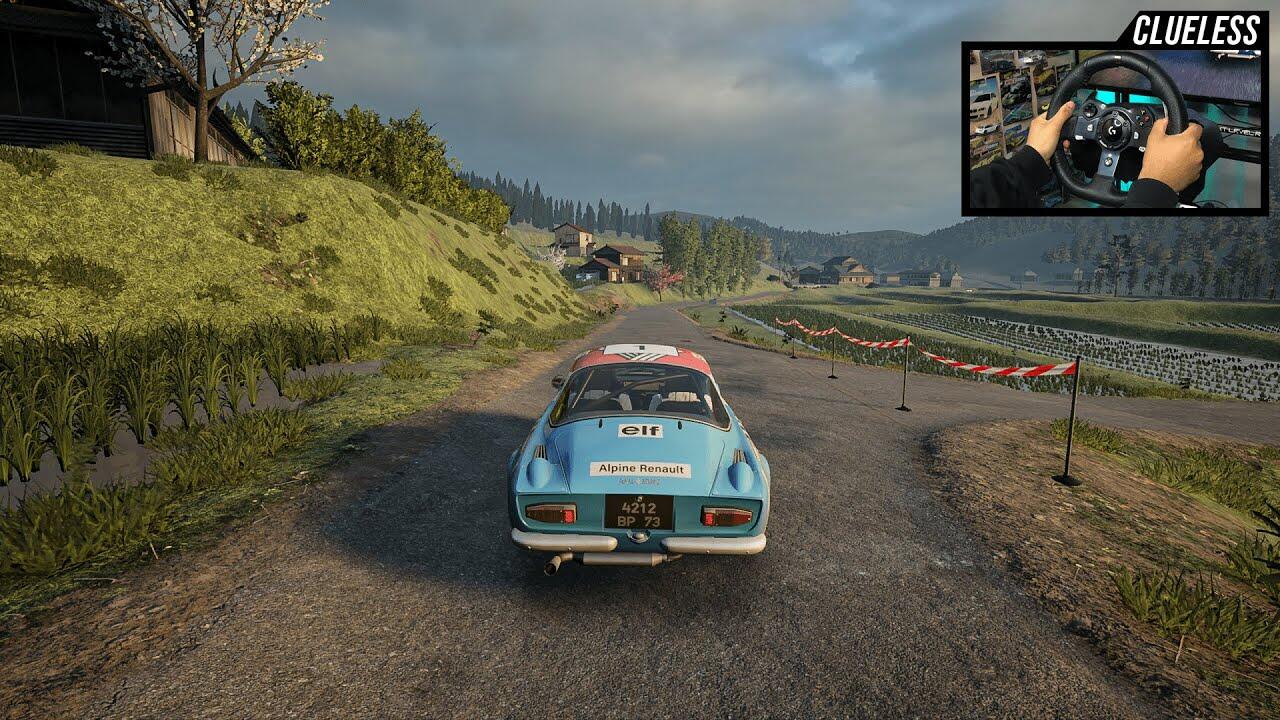Select the steering wheel webcam inset

1114,128
